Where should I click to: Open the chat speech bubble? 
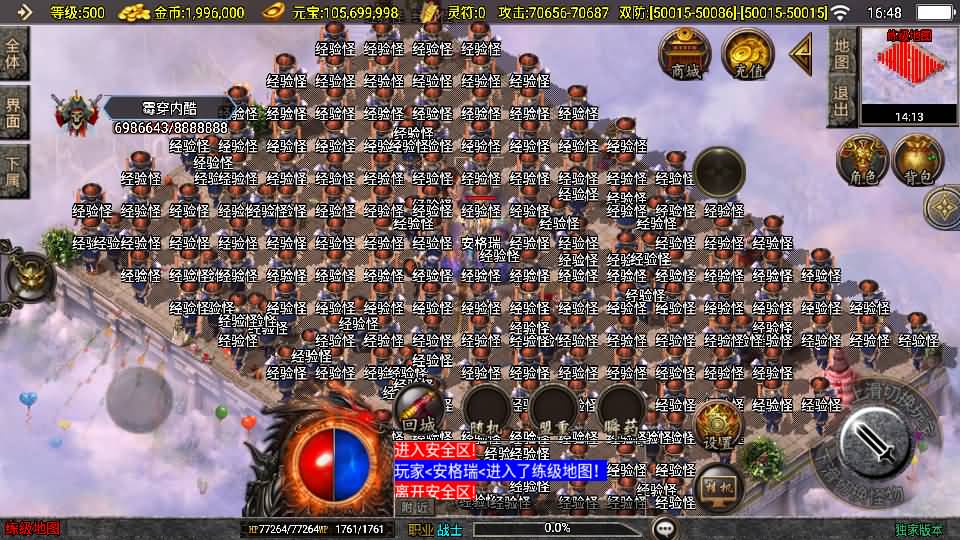point(664,528)
